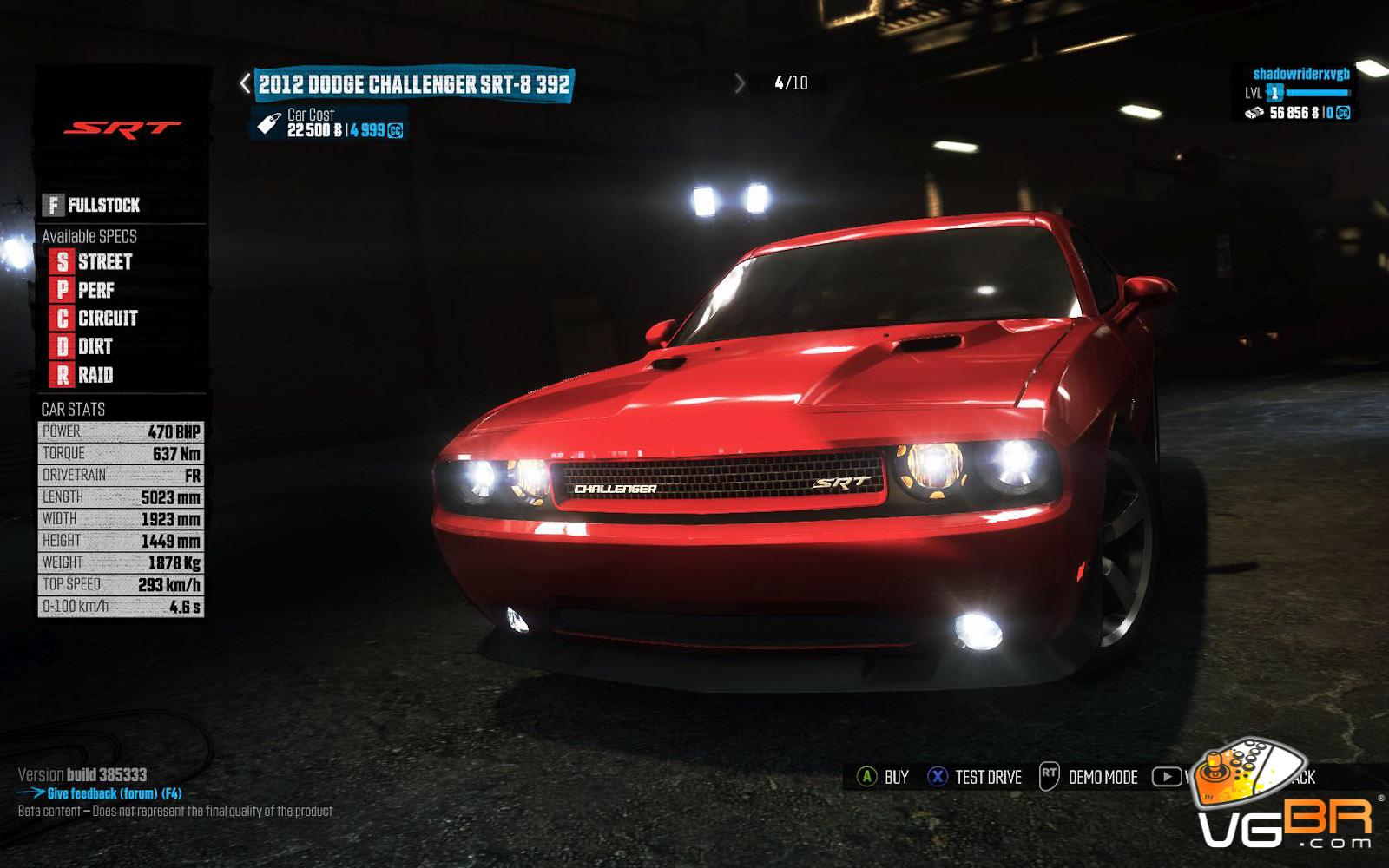
Task: Show the next car with right arrow
Action: pos(740,83)
